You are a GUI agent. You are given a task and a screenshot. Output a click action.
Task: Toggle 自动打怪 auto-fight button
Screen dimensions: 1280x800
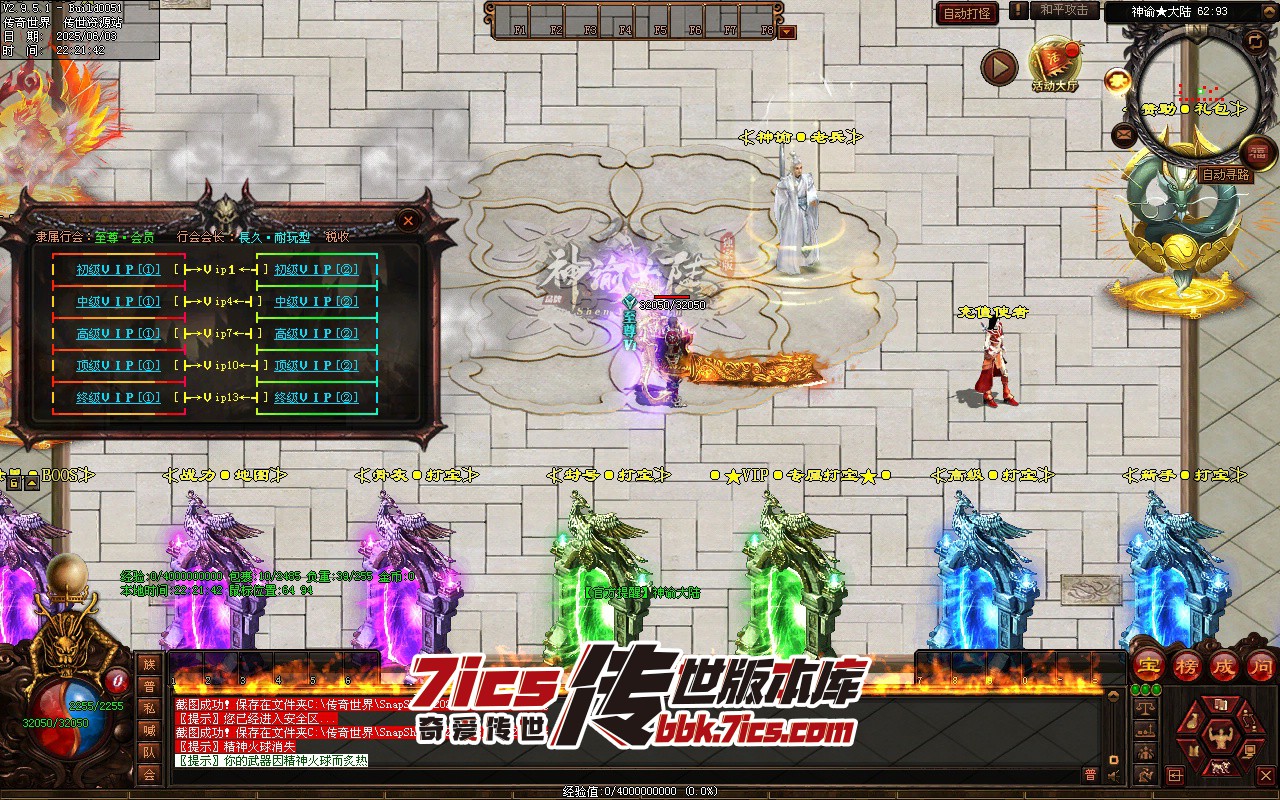(x=967, y=14)
